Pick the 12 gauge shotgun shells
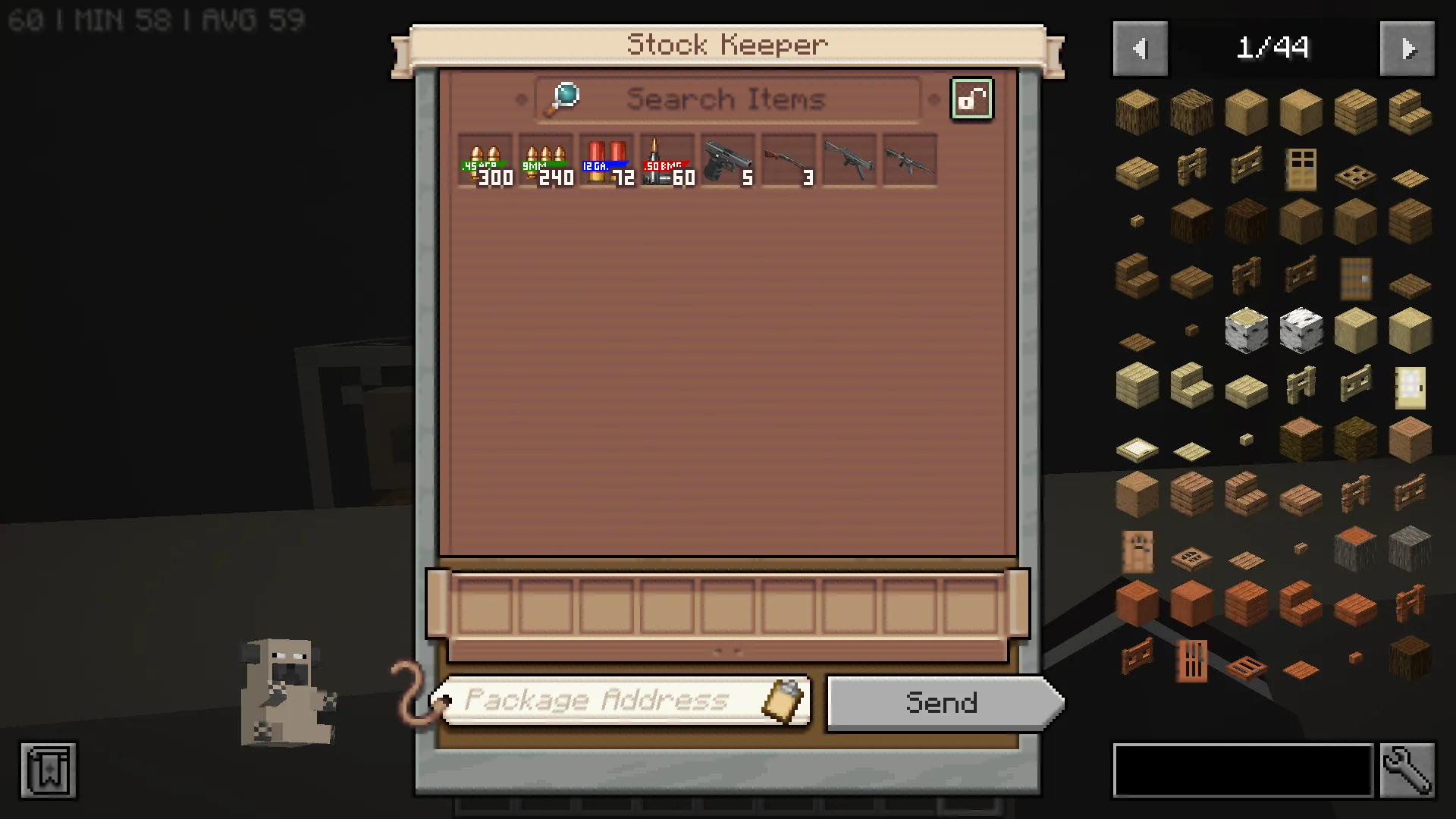The image size is (1456, 819). [x=607, y=161]
